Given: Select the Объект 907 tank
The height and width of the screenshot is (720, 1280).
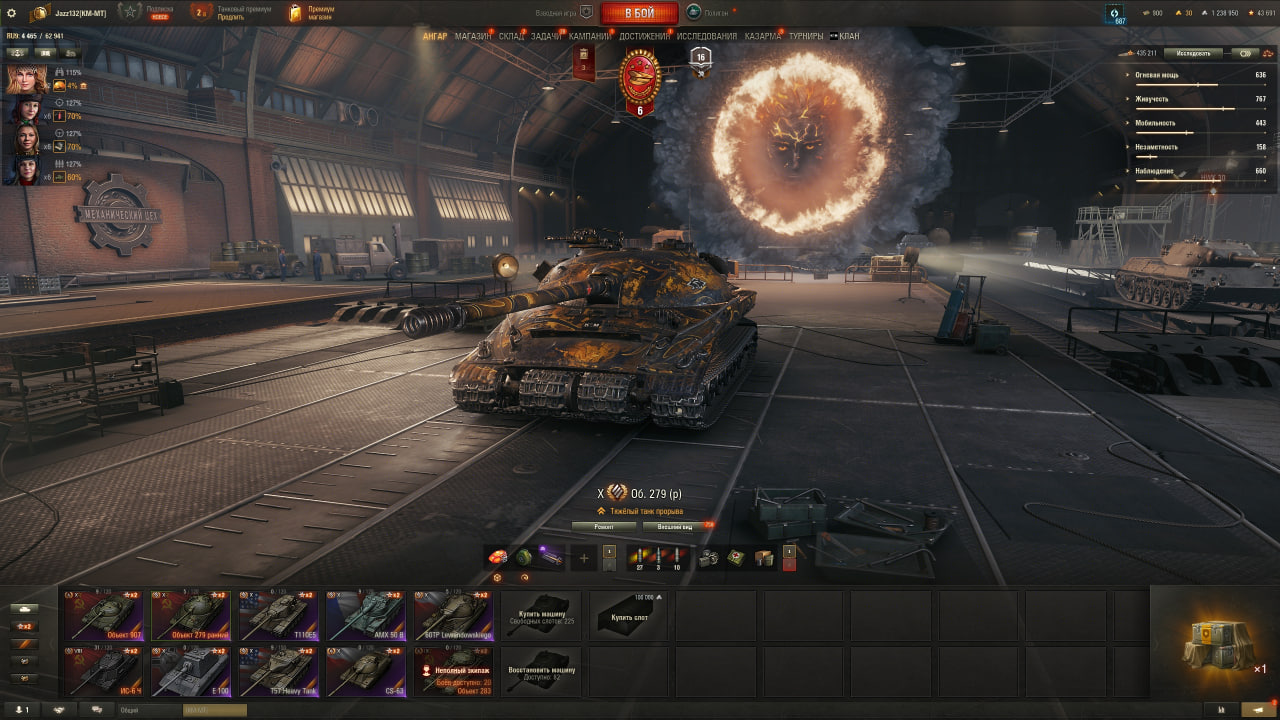Looking at the screenshot, I should [x=103, y=614].
